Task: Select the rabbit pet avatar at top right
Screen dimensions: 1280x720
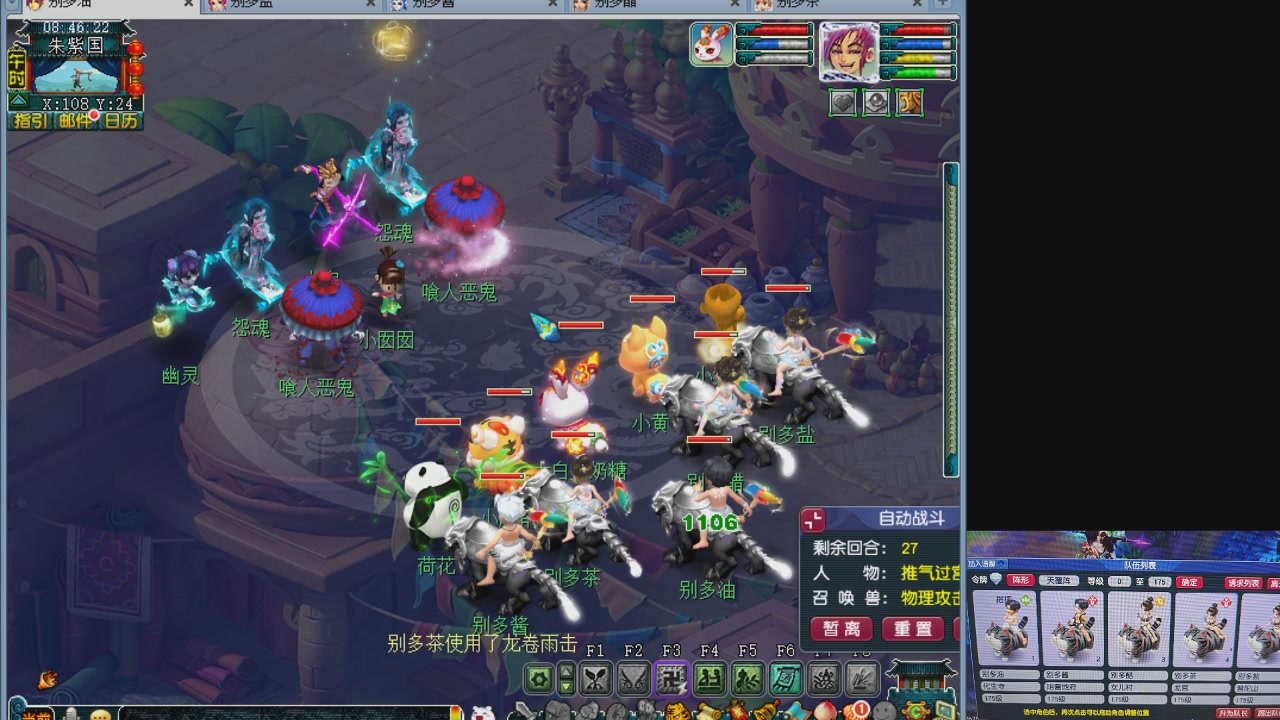Action: pyautogui.click(x=710, y=46)
